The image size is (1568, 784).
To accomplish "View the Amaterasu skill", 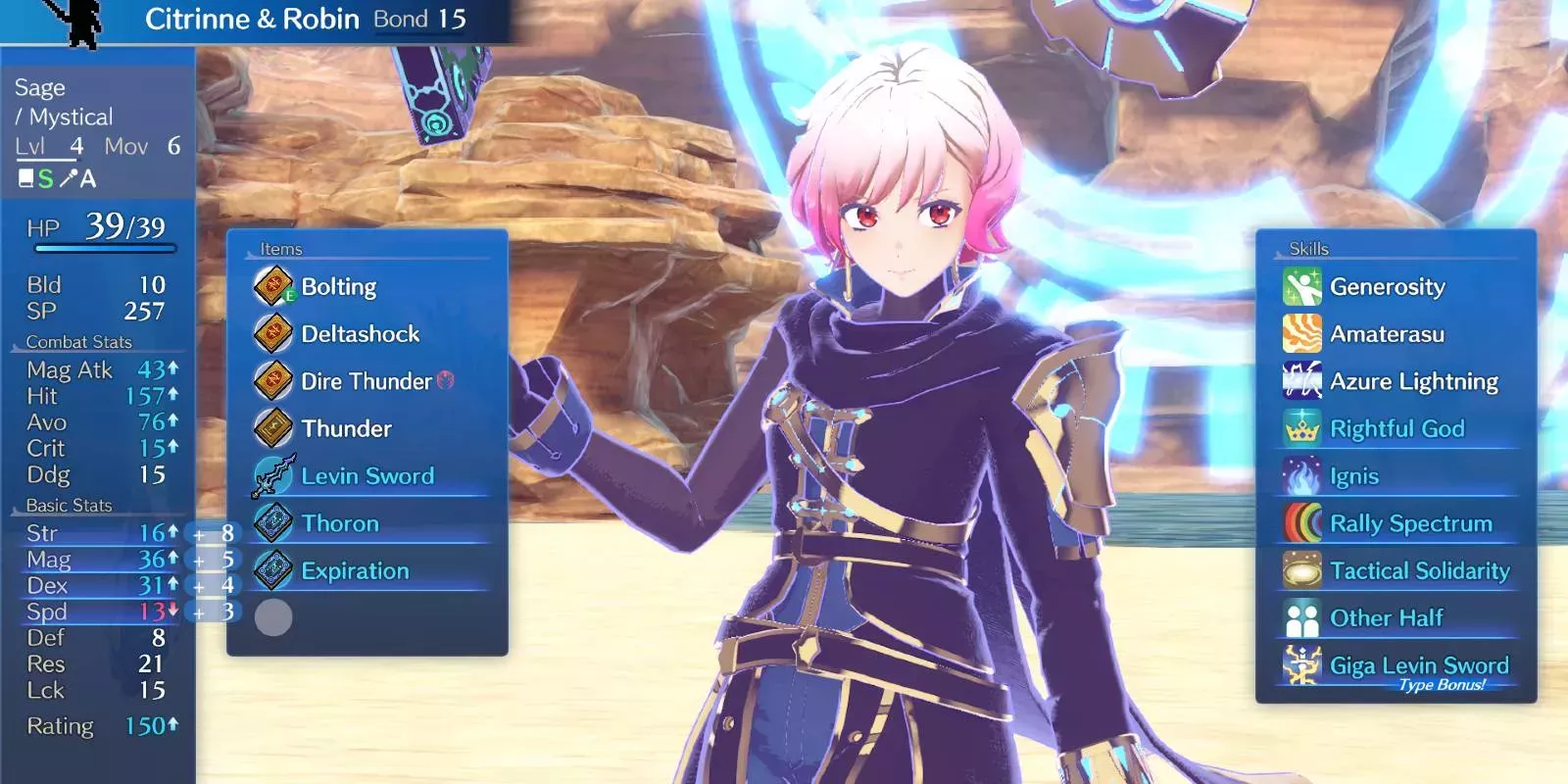I will (1387, 334).
